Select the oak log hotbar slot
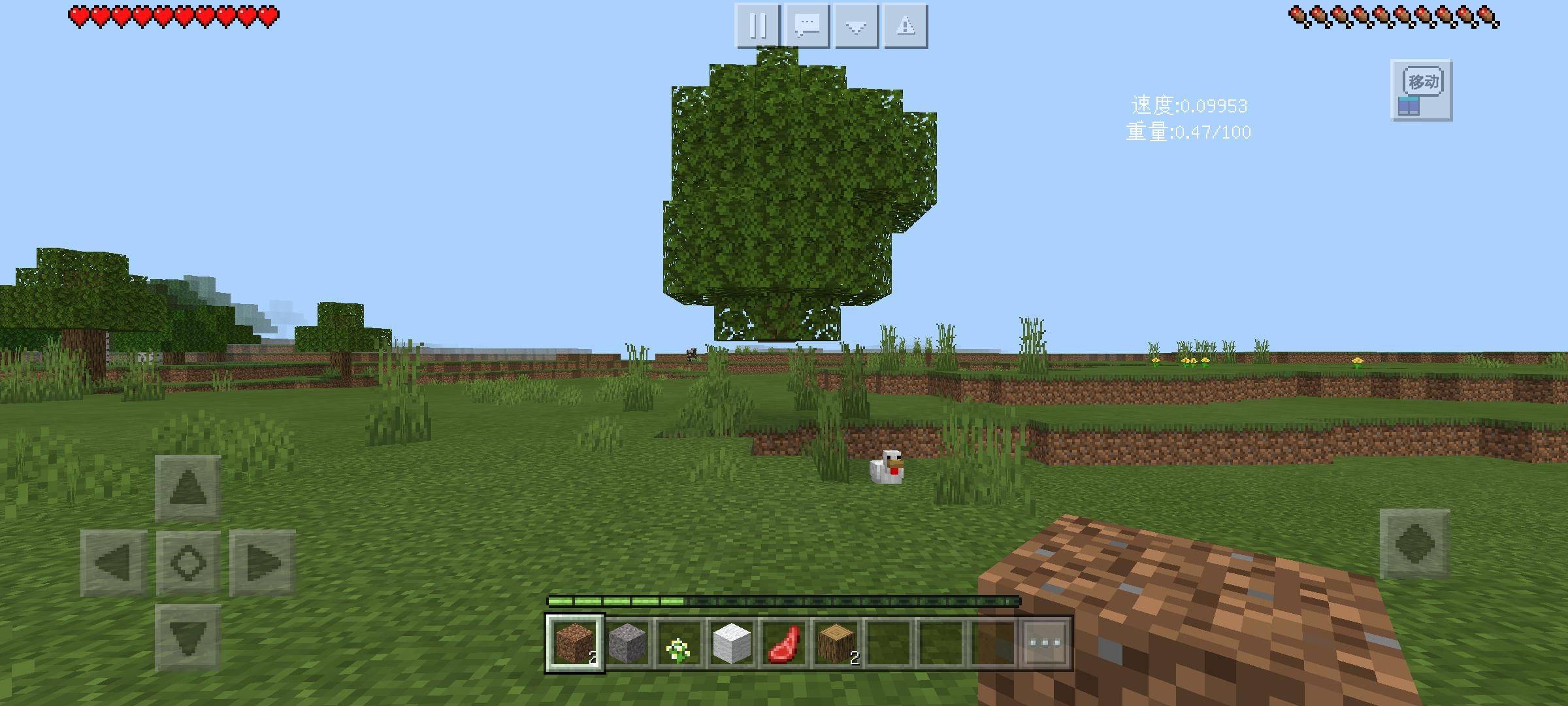This screenshot has height=706, width=1568. tap(836, 643)
